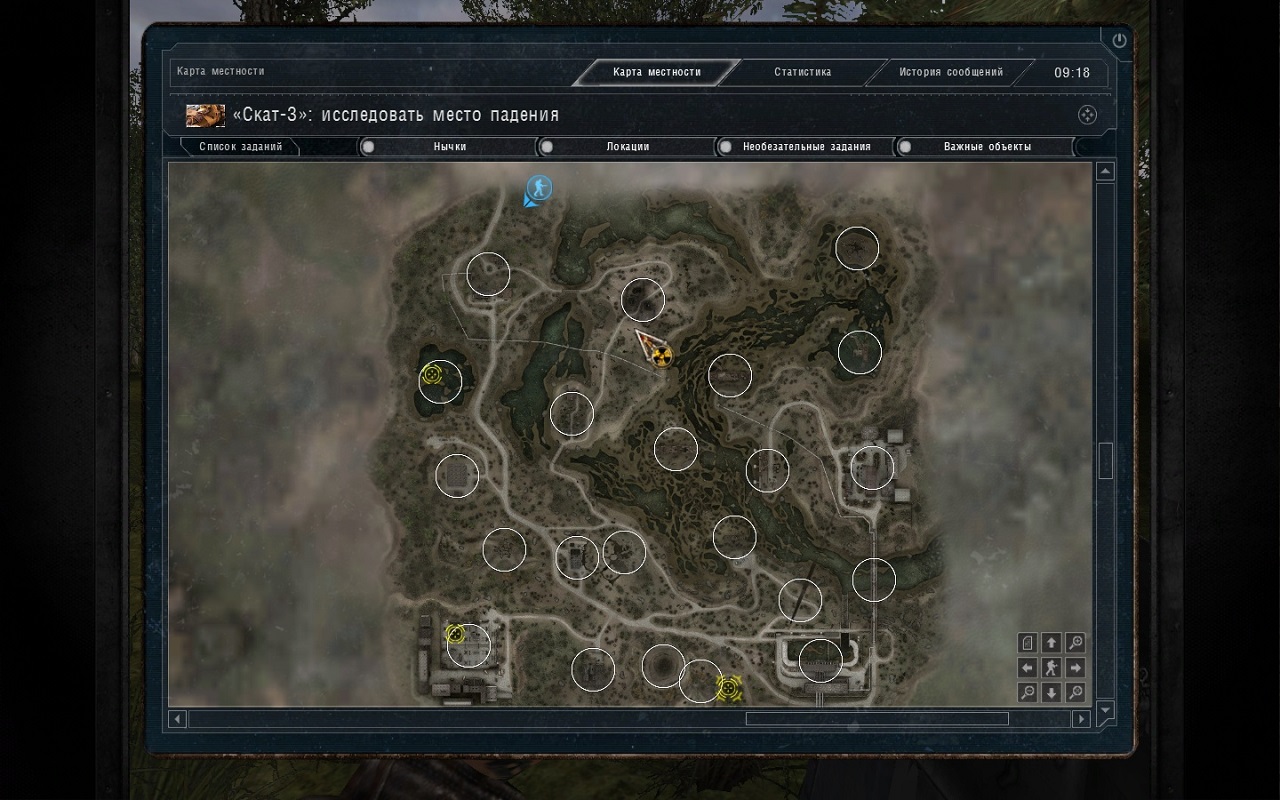
Task: Select the radiation-symbol quest marker on the map
Action: (x=660, y=355)
